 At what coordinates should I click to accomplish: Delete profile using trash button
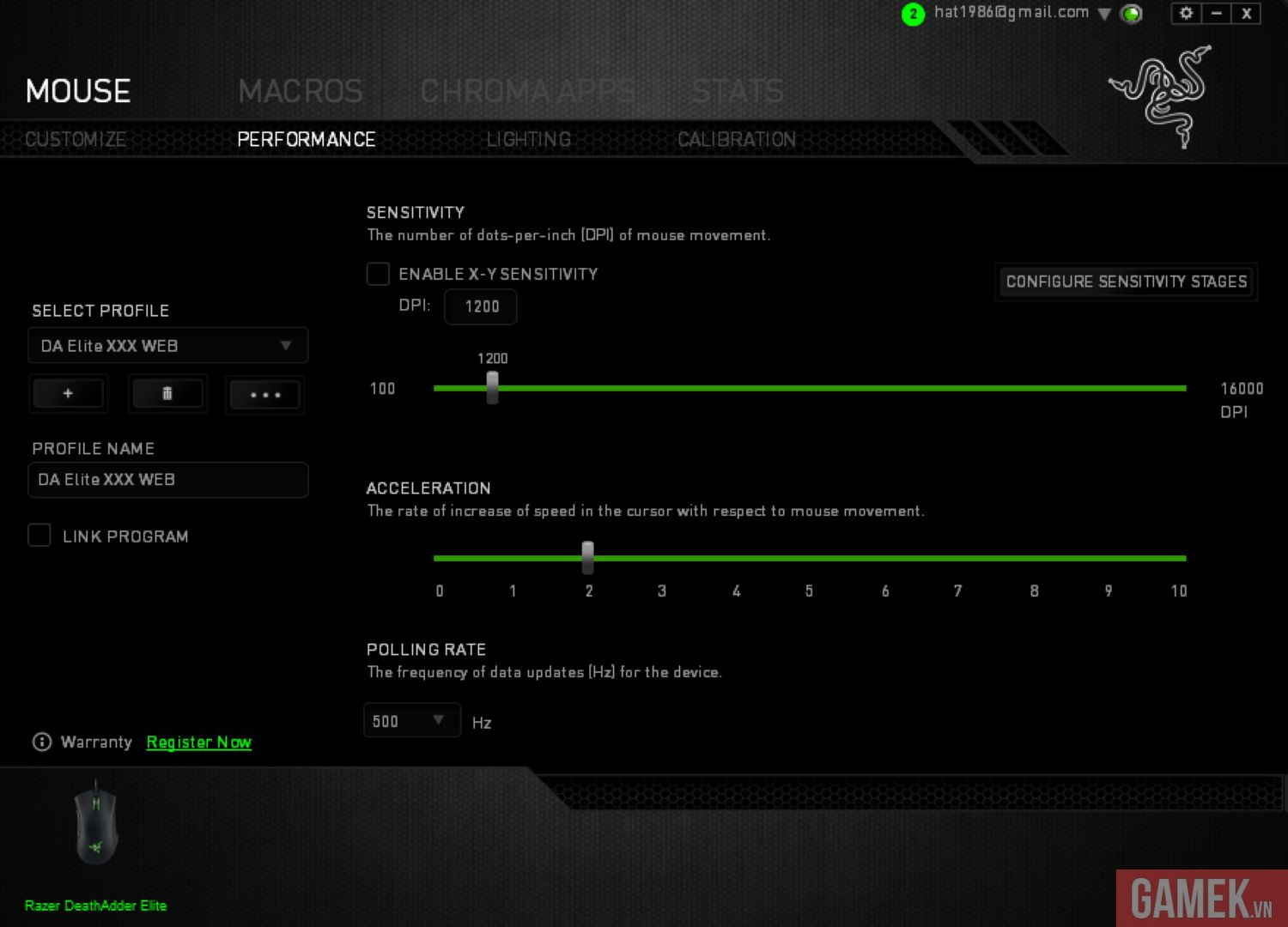167,394
